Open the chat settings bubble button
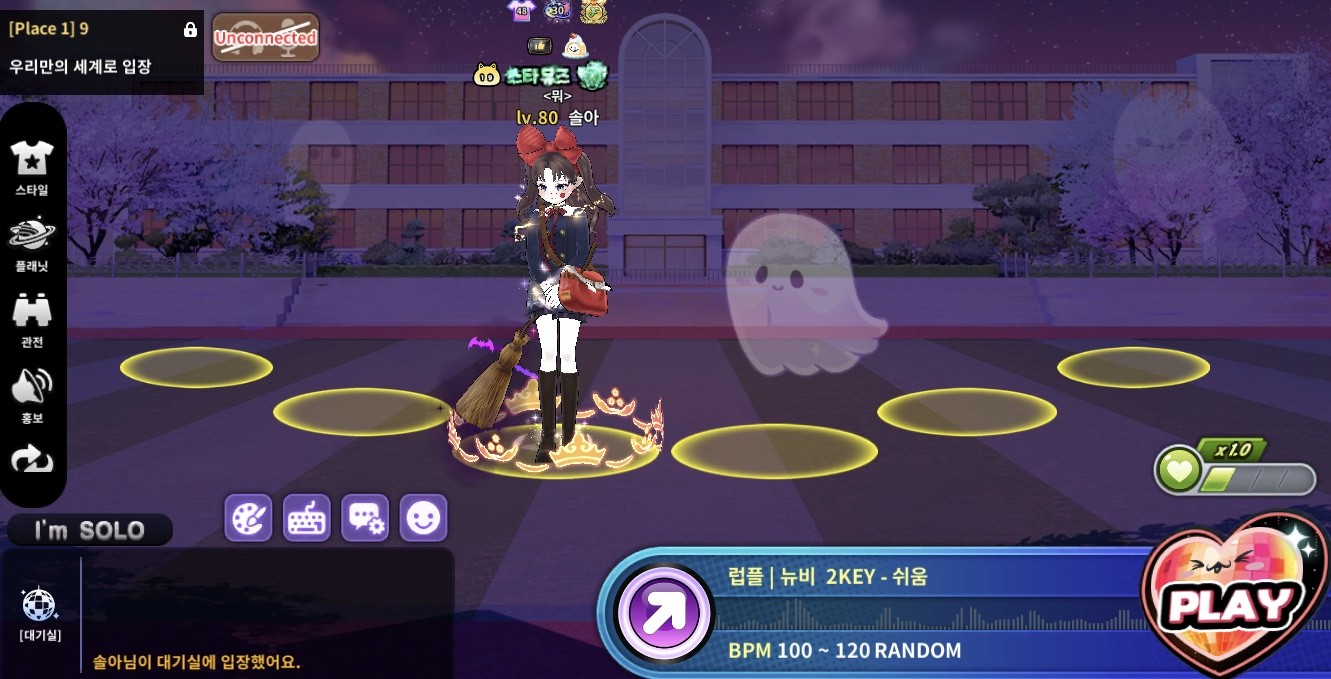The image size is (1331, 679). pyautogui.click(x=365, y=518)
